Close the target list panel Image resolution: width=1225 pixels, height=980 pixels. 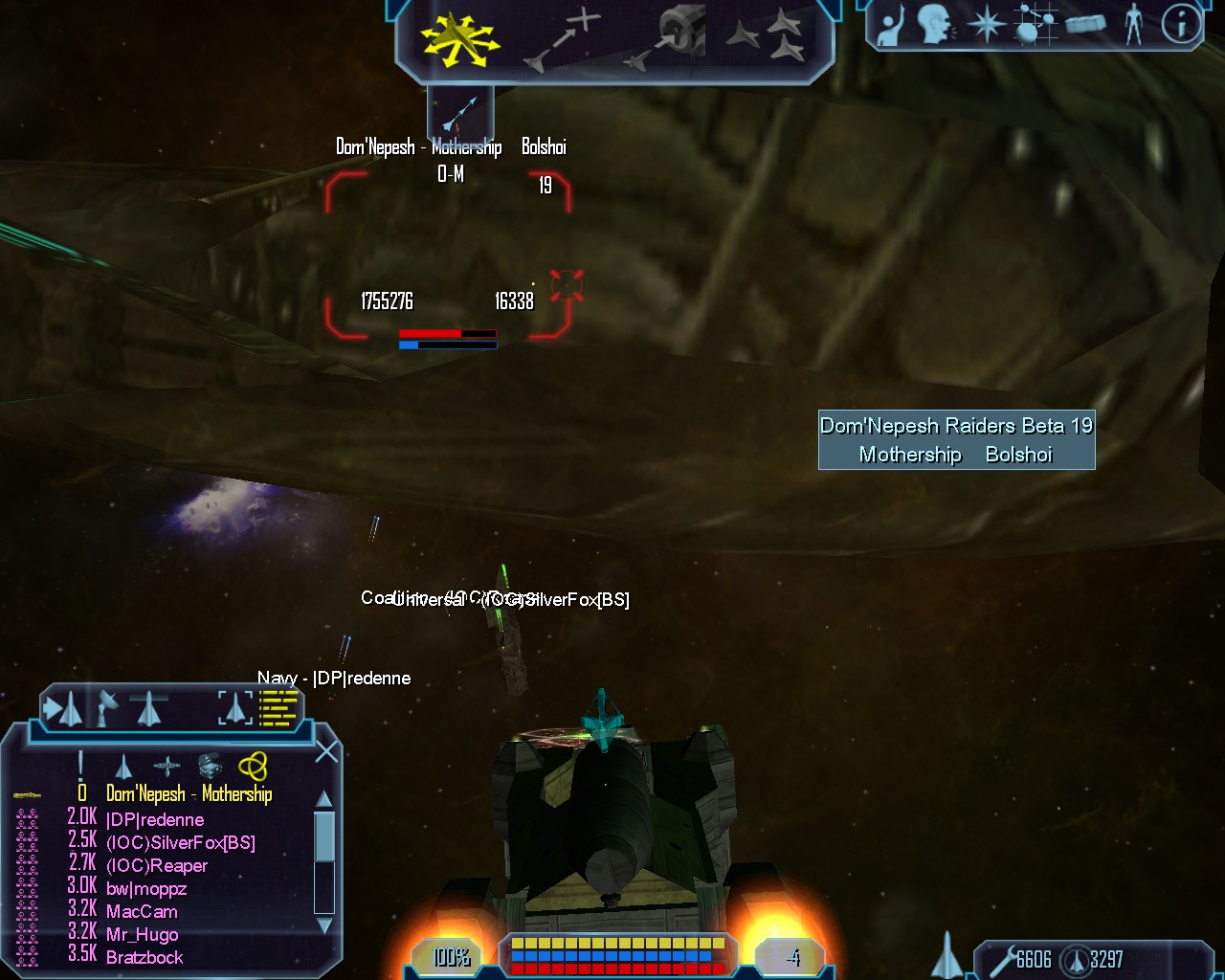tap(326, 751)
